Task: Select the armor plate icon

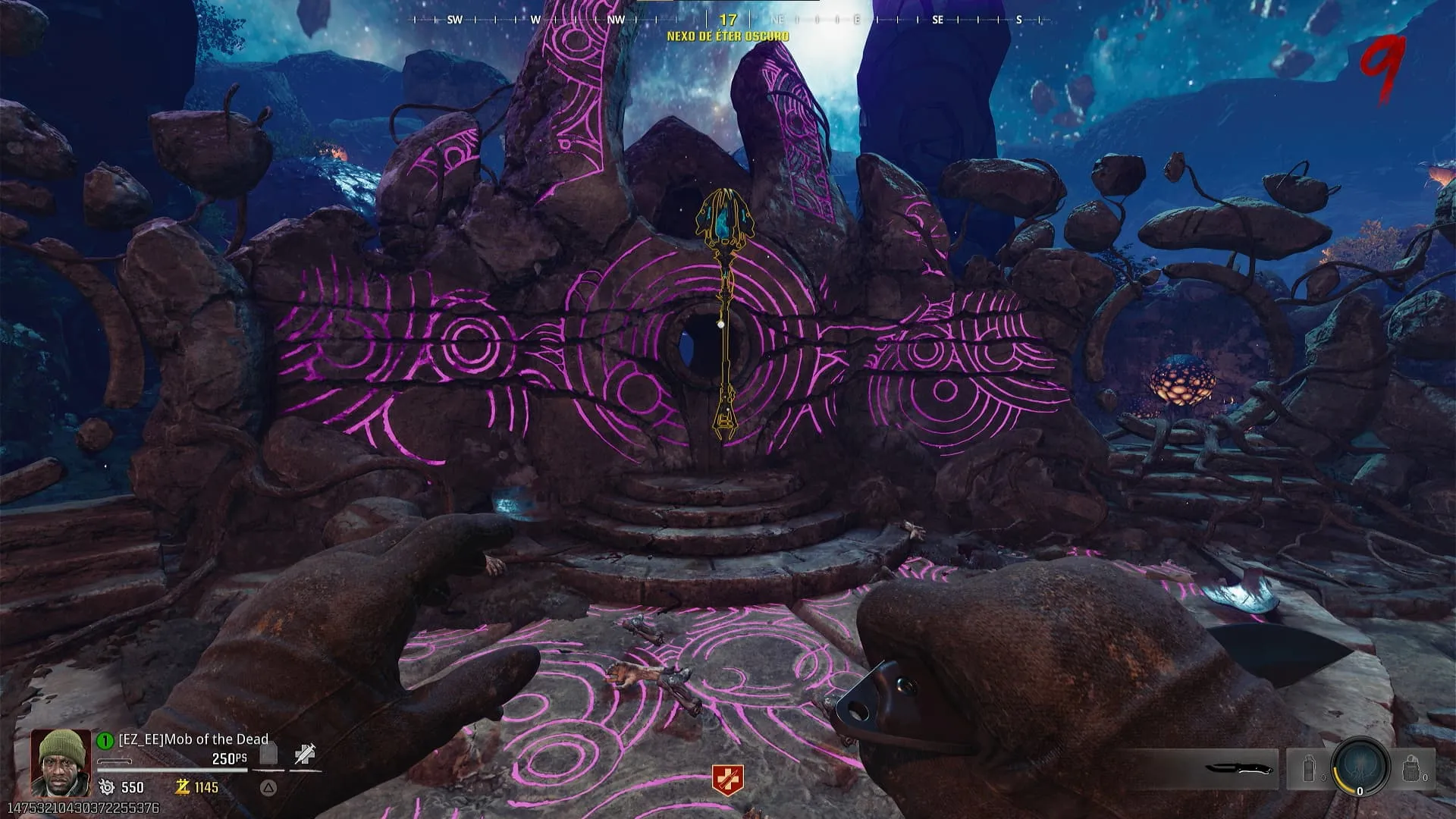Action: [268, 755]
